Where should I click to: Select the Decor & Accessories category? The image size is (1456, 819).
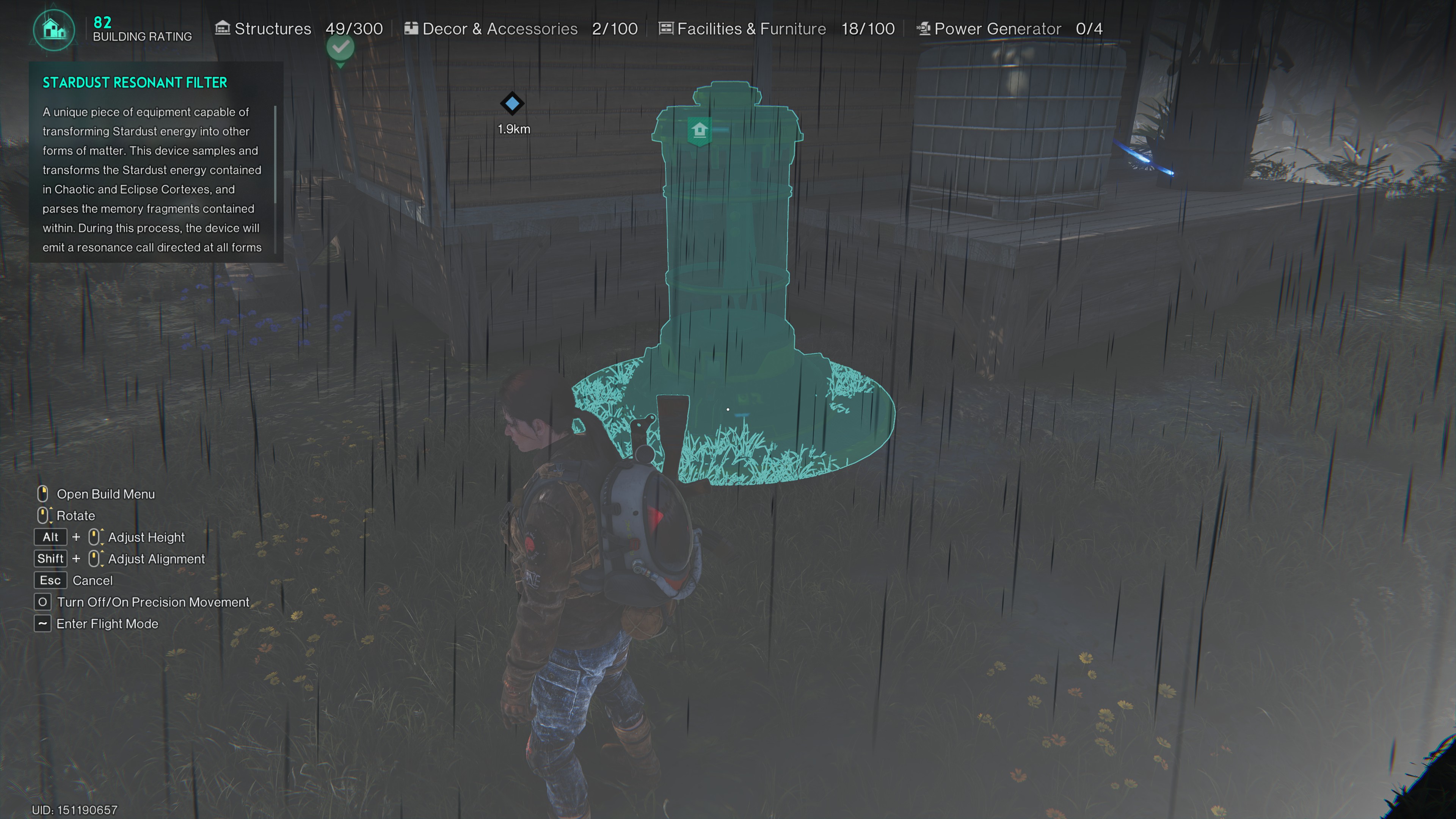pyautogui.click(x=500, y=29)
